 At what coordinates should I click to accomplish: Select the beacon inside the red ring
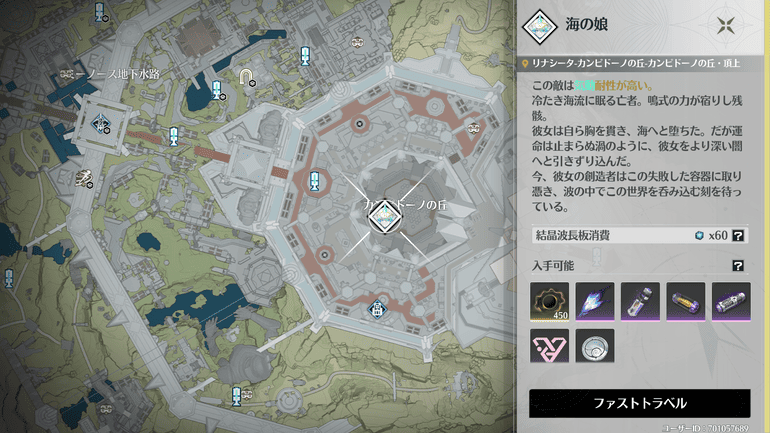click(x=315, y=180)
